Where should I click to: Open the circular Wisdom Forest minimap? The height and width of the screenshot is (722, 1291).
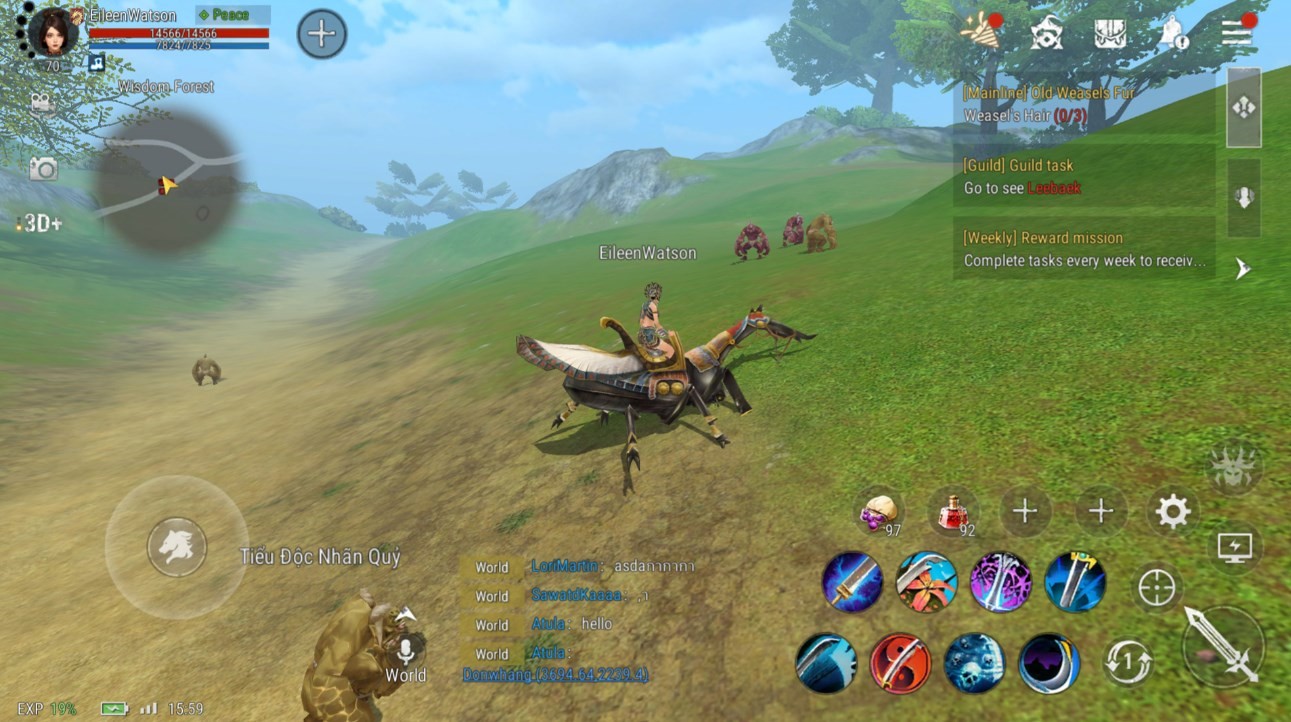167,181
